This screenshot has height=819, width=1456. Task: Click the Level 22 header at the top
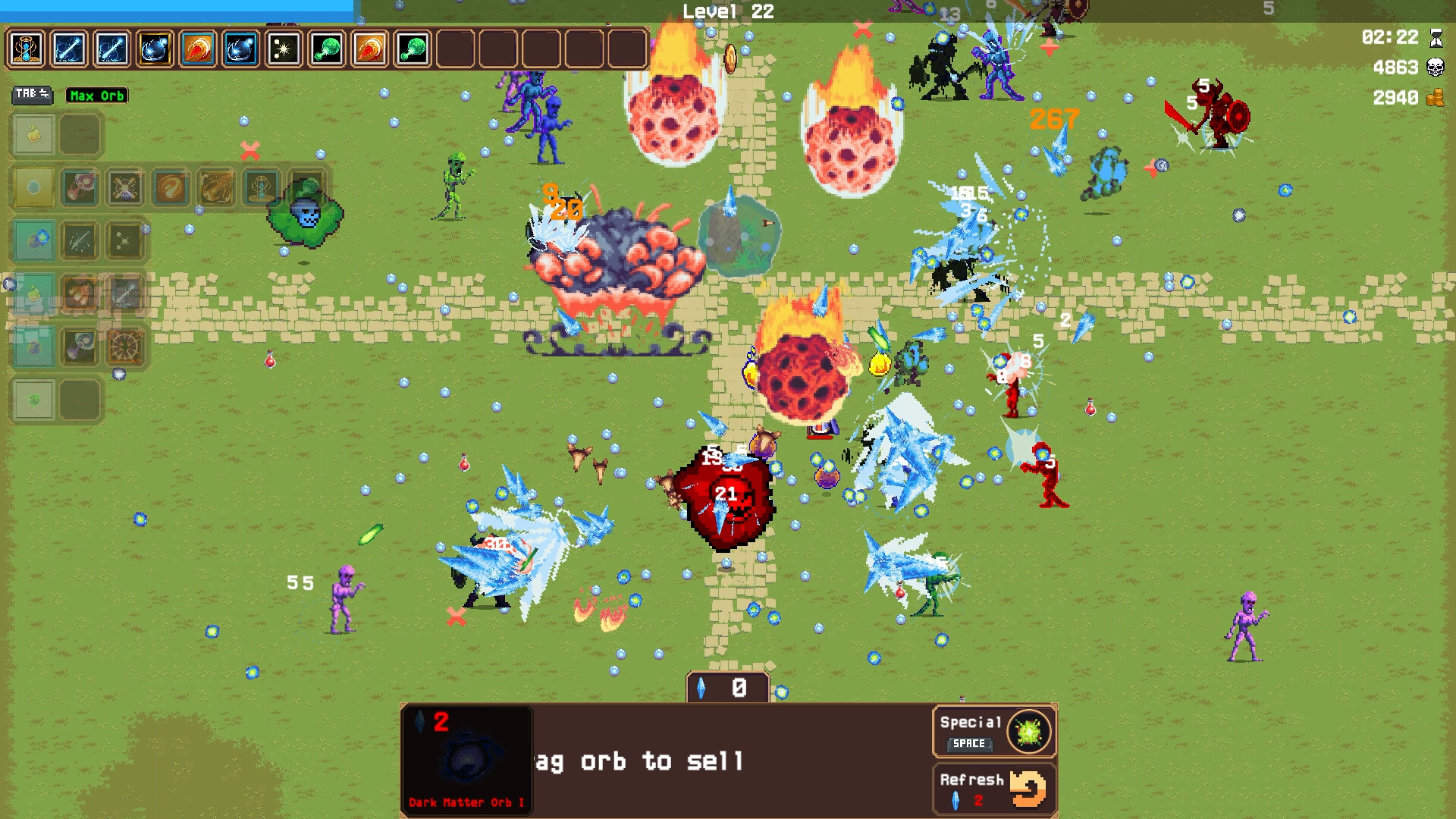726,11
